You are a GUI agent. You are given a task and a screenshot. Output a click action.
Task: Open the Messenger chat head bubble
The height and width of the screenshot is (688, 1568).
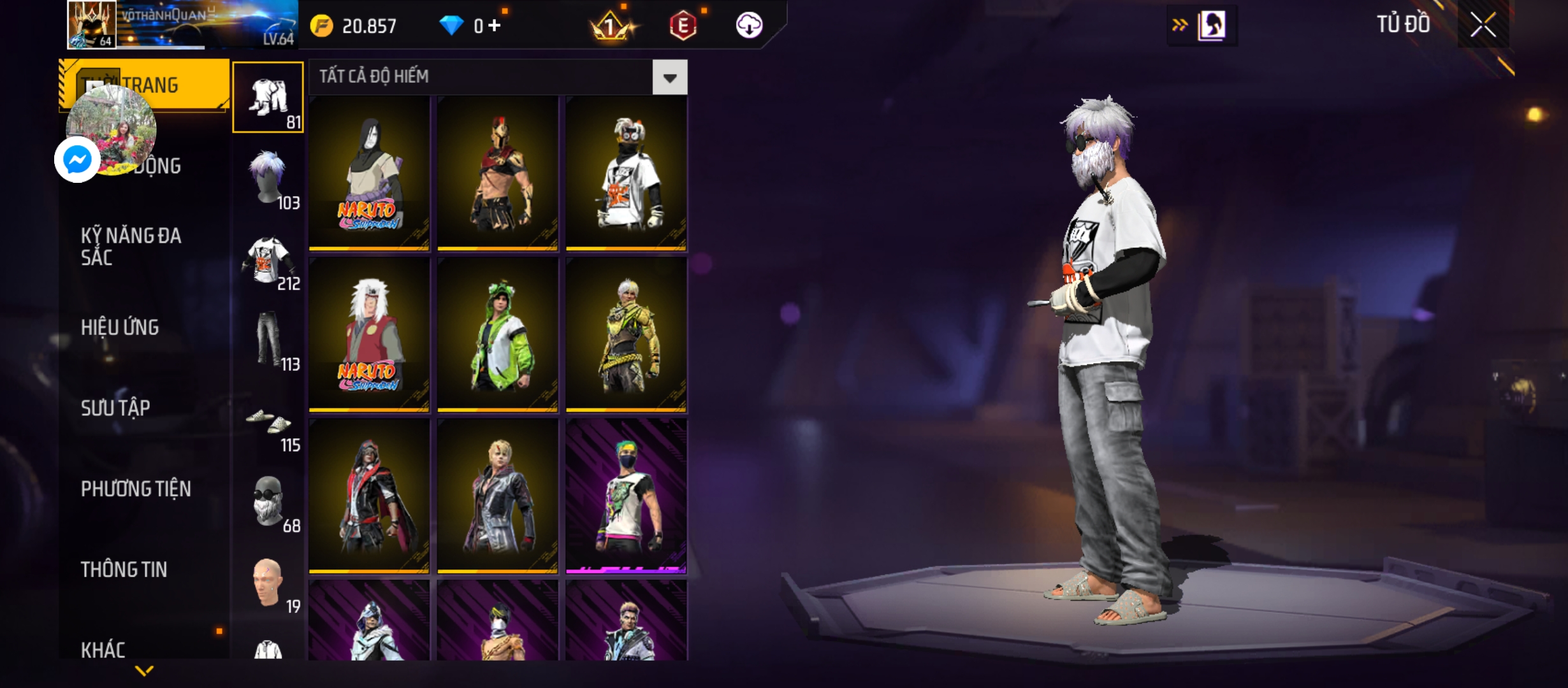click(78, 159)
